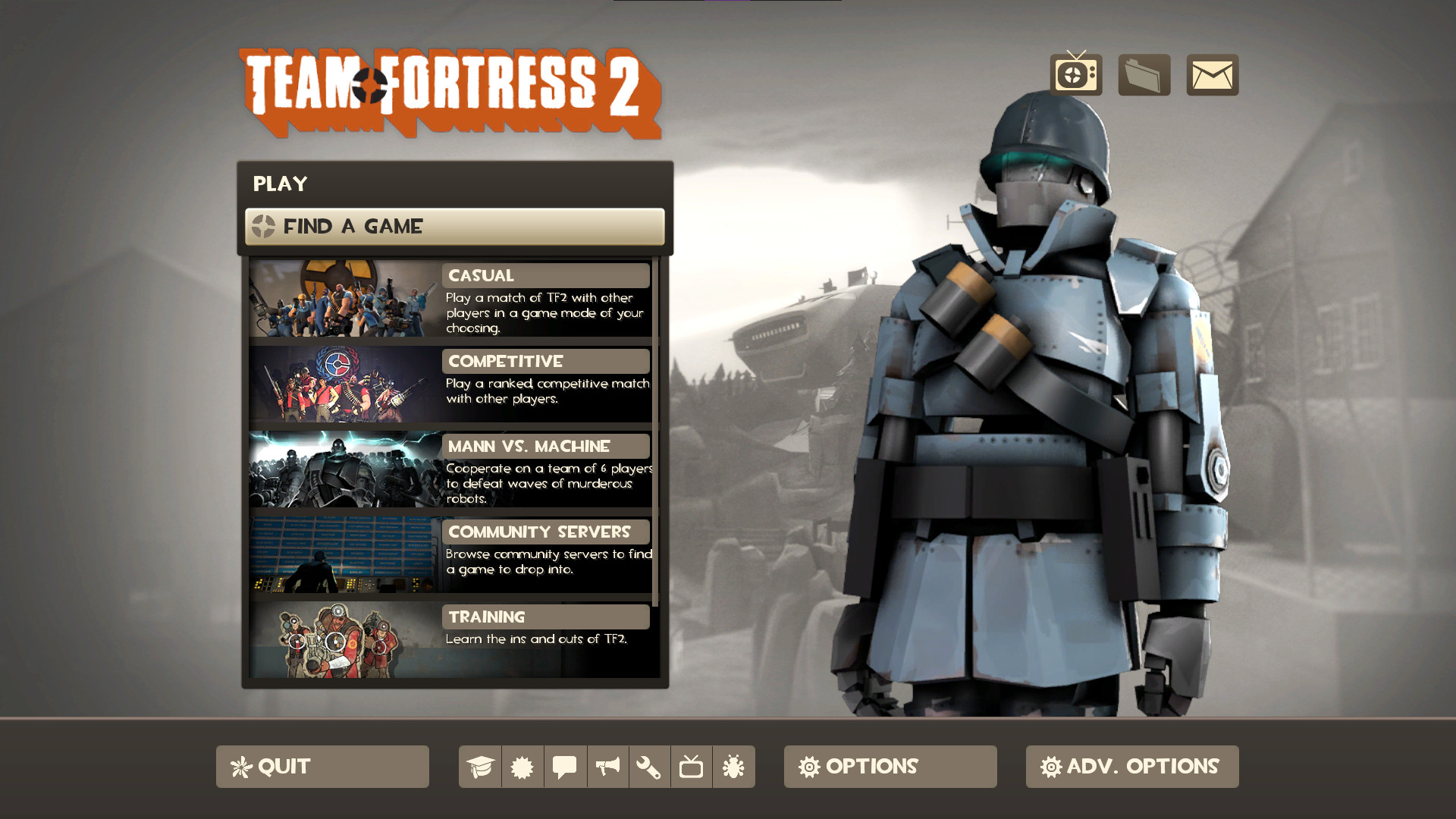
Task: Open the Options menu
Action: click(x=889, y=767)
